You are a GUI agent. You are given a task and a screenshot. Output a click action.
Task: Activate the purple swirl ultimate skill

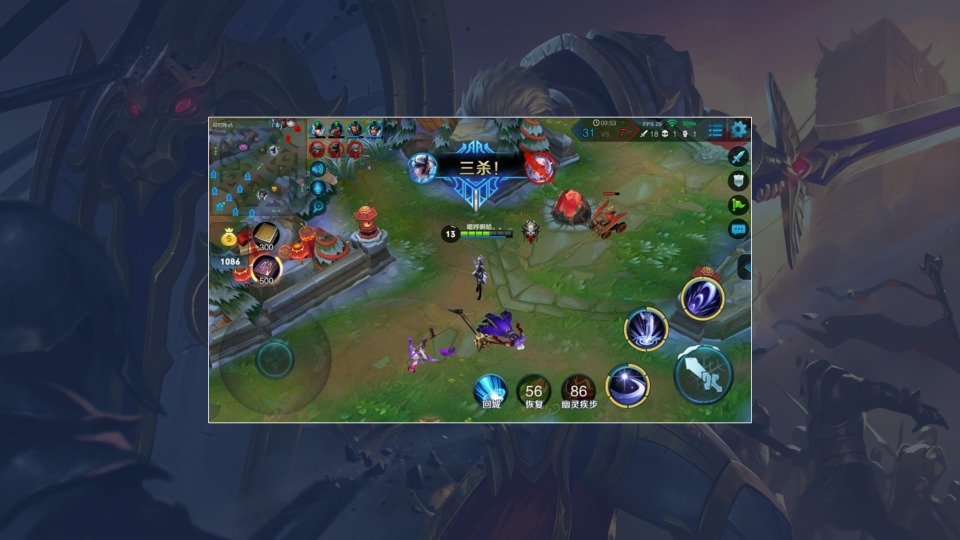pos(702,298)
